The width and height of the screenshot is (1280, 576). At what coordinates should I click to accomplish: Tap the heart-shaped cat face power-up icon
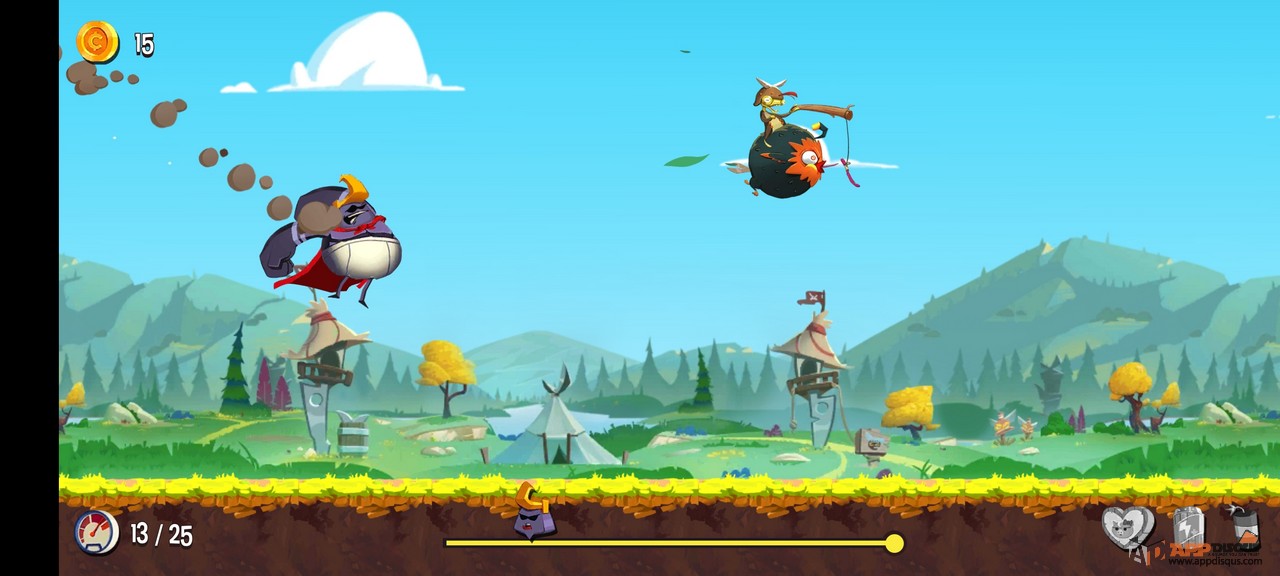(1127, 527)
